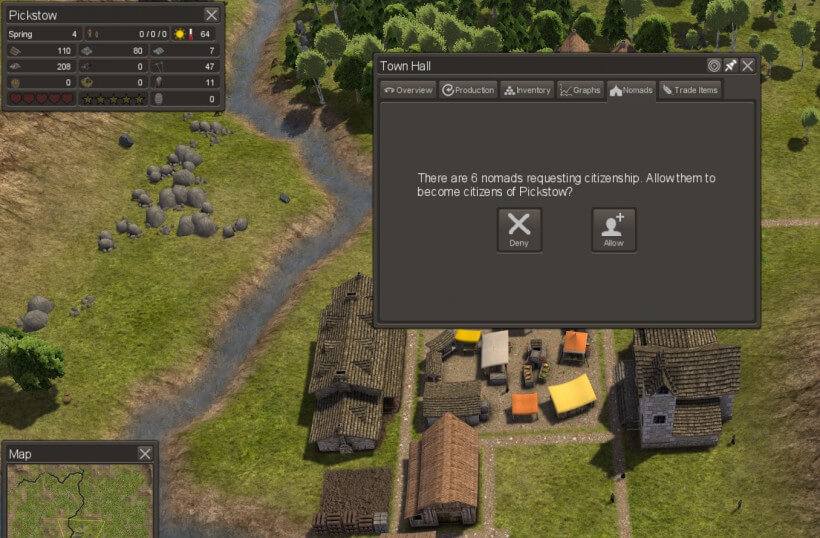Image resolution: width=820 pixels, height=538 pixels.
Task: Close the Map window
Action: 145,454
